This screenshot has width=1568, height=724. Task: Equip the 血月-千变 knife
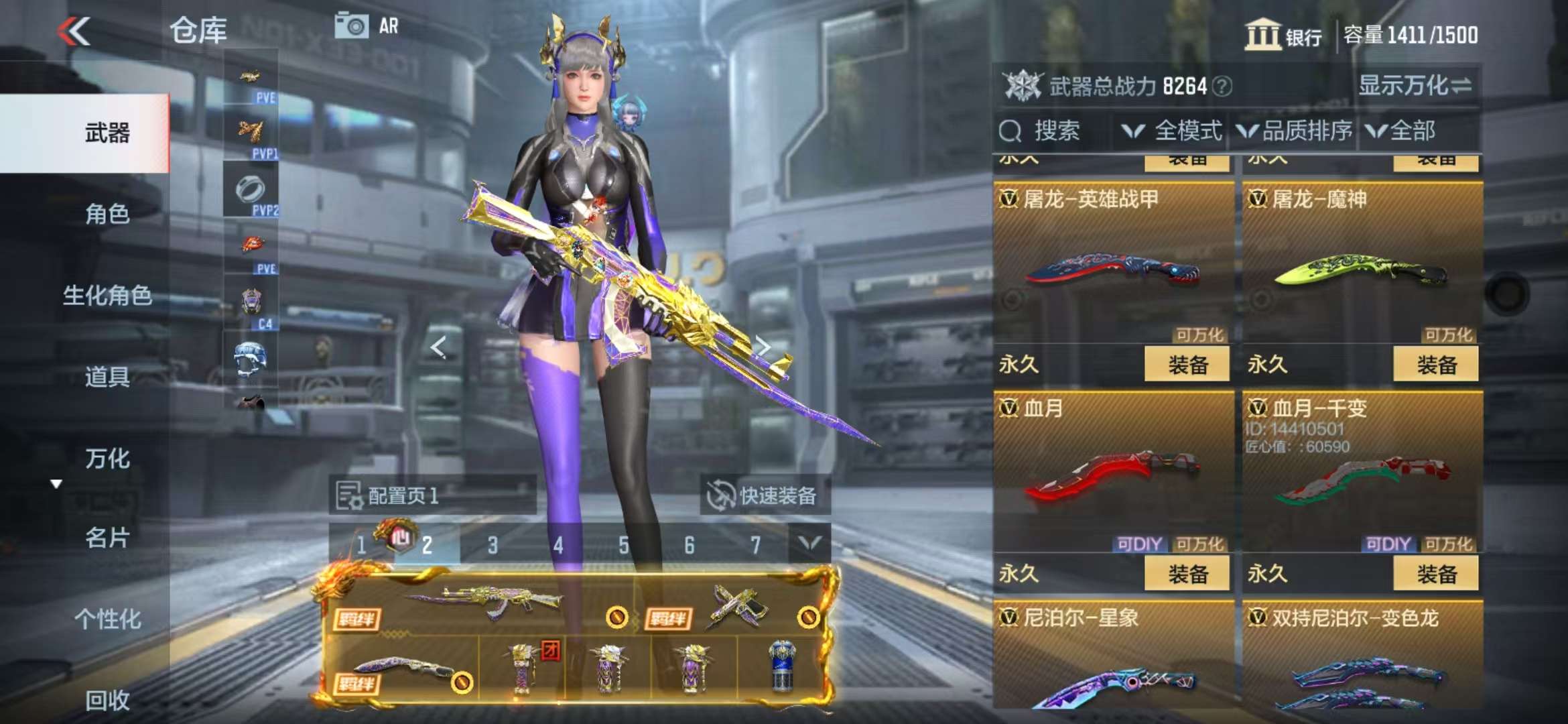coord(1435,574)
